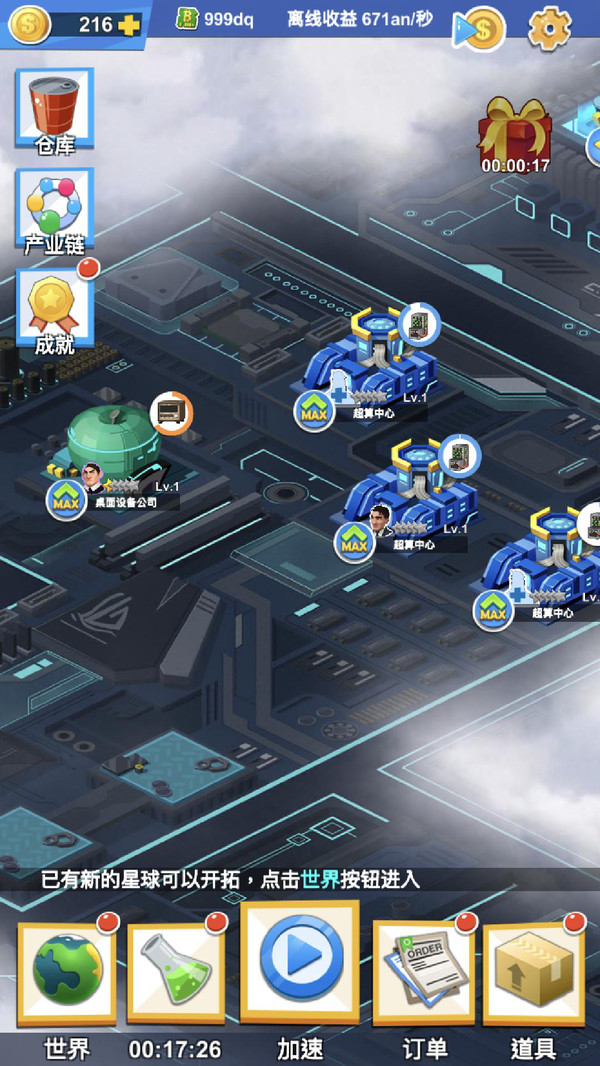Image resolution: width=600 pixels, height=1066 pixels.
Task: Tap the MAX badge on 桌面设备公司
Action: [66, 499]
